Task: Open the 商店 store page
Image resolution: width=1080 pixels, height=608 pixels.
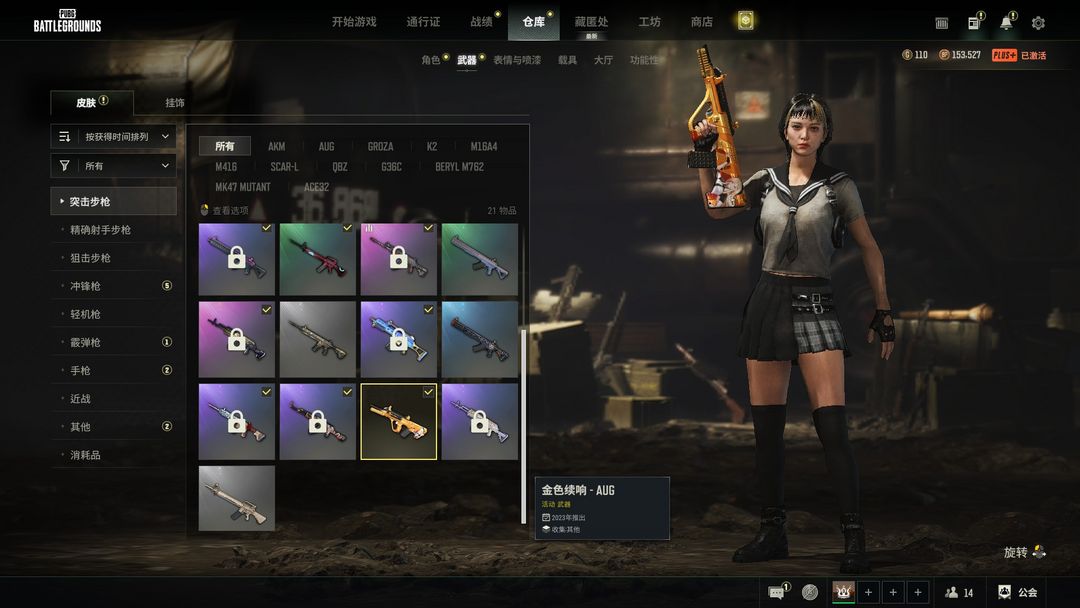Action: tap(702, 22)
